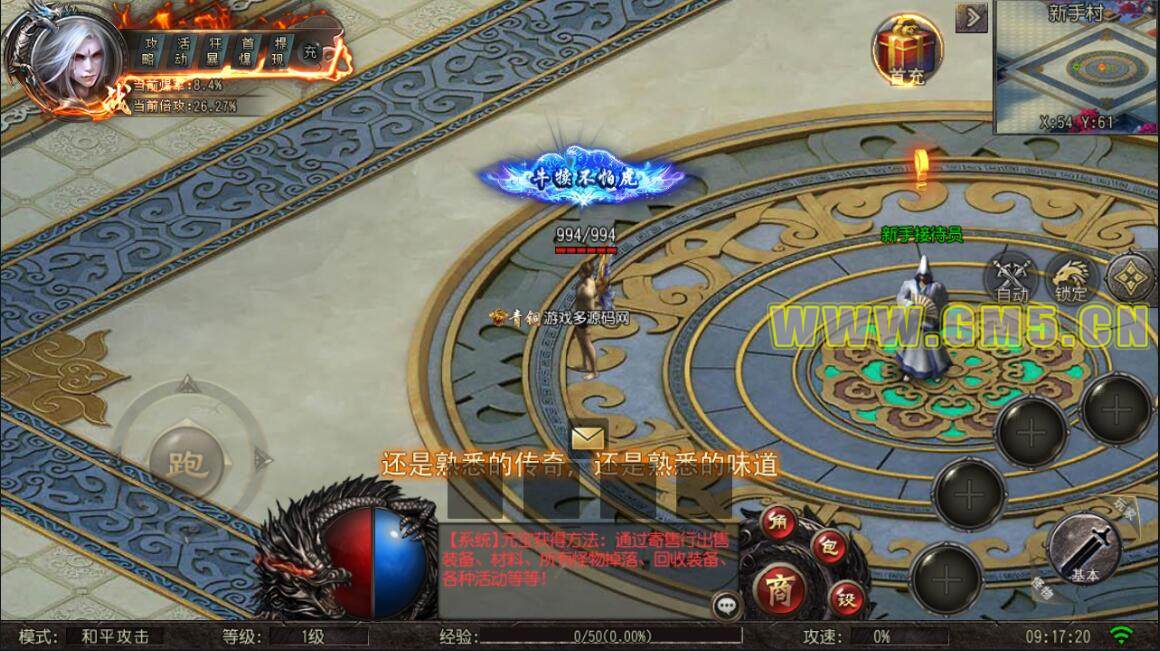Use the 基本 basic sword attack
Image resolution: width=1160 pixels, height=651 pixels.
[x=1084, y=549]
